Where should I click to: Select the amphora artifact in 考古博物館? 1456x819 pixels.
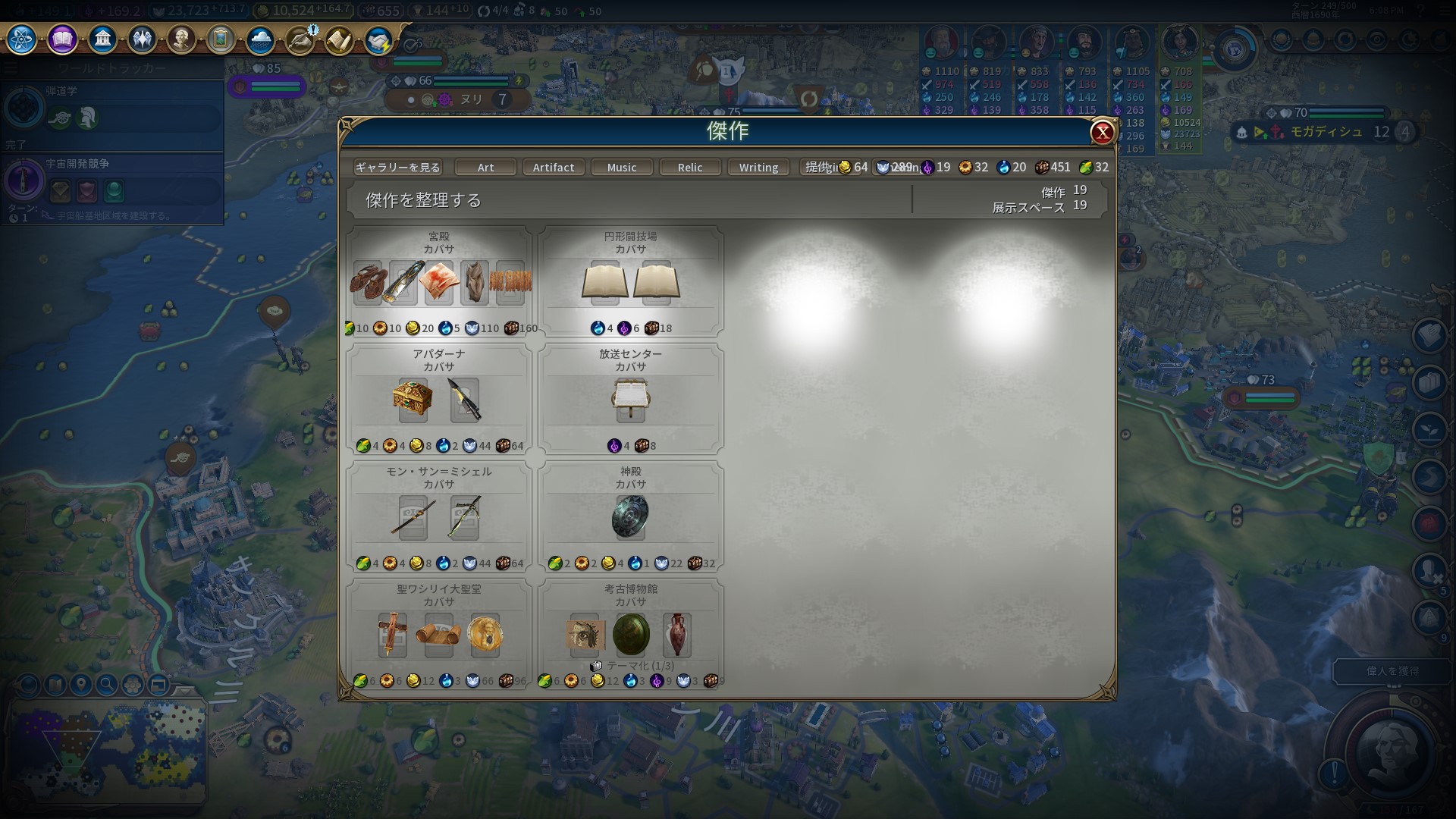click(677, 635)
